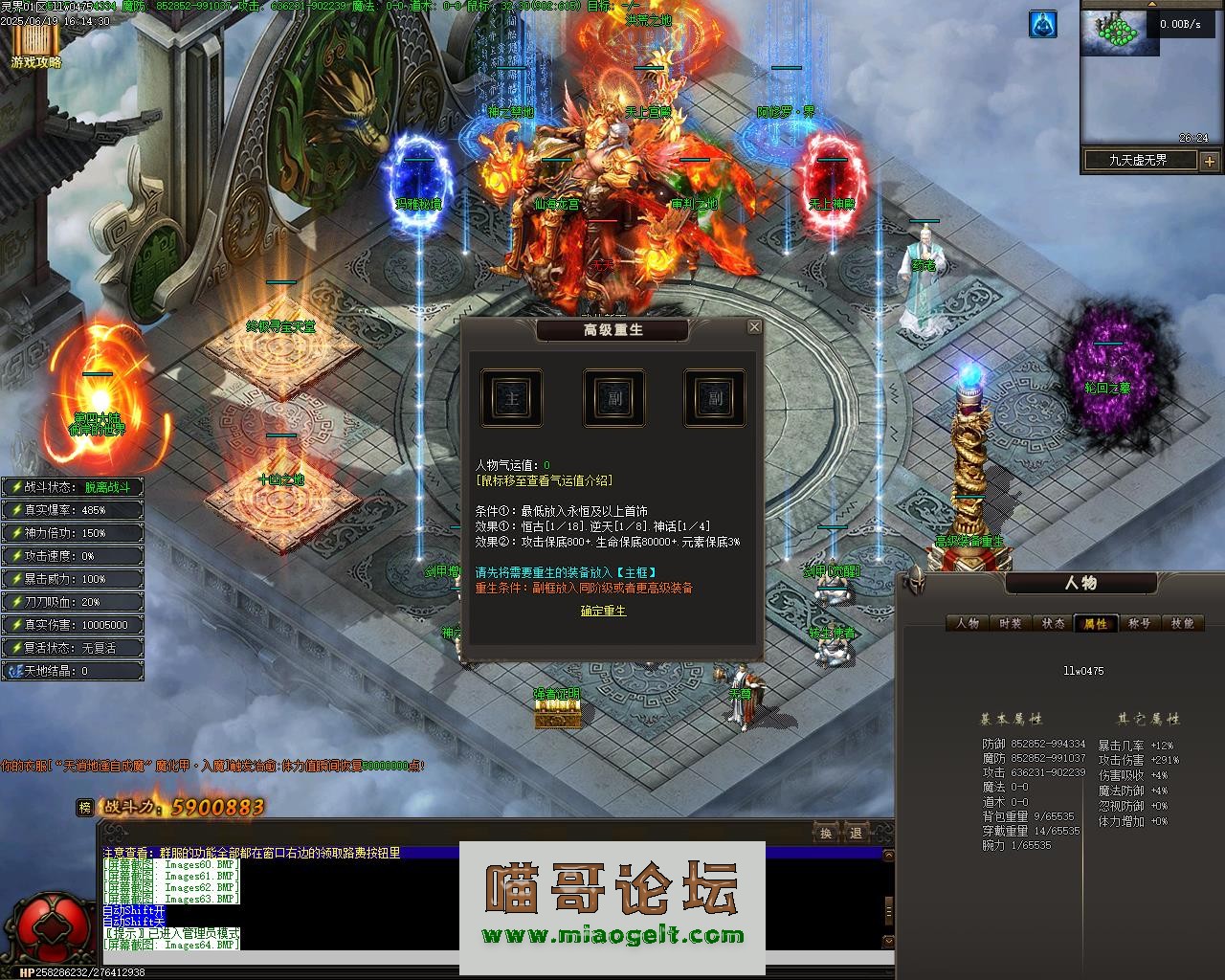Image resolution: width=1225 pixels, height=980 pixels.
Task: Open the www.miaogelt.com watermark link
Action: (x=612, y=936)
